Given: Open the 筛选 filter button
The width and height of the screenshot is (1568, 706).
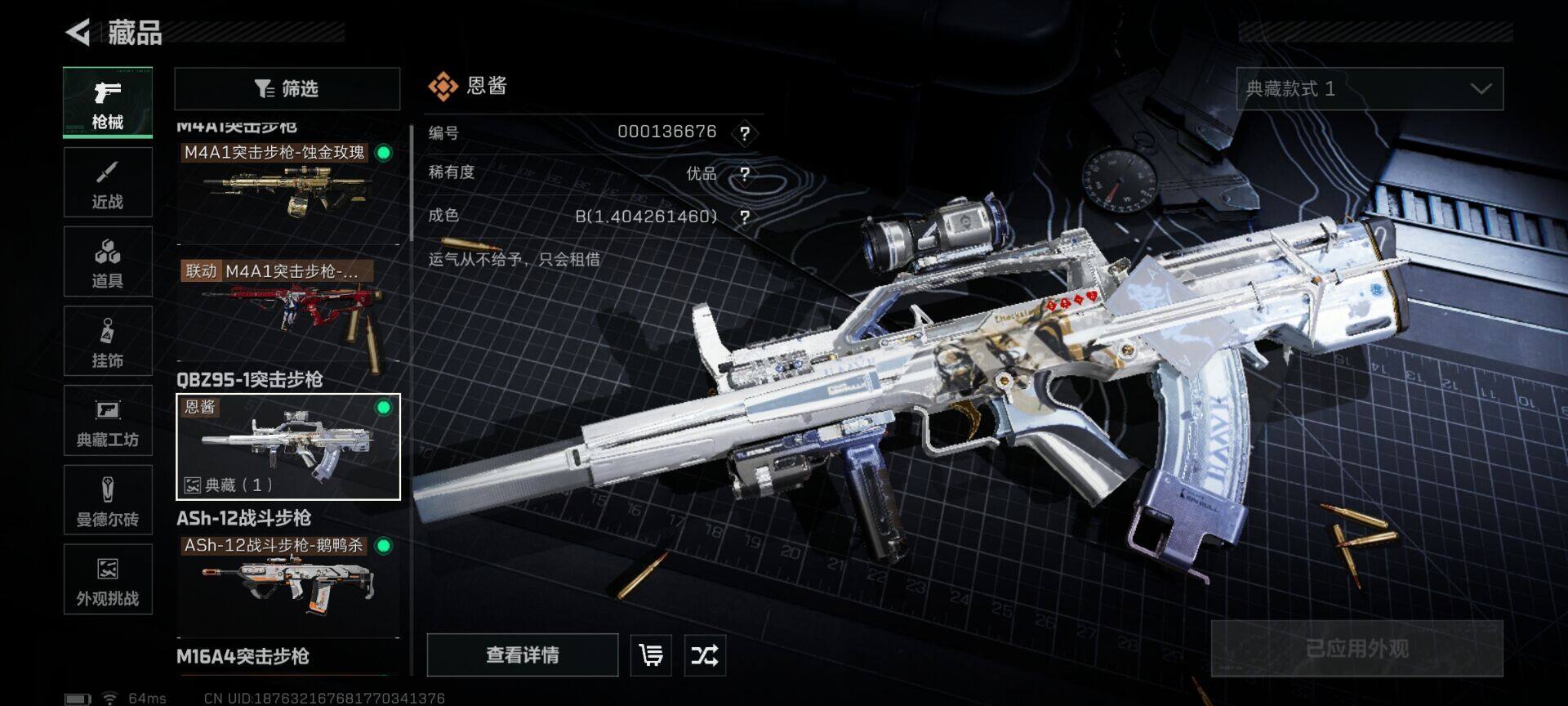Looking at the screenshot, I should [x=287, y=88].
